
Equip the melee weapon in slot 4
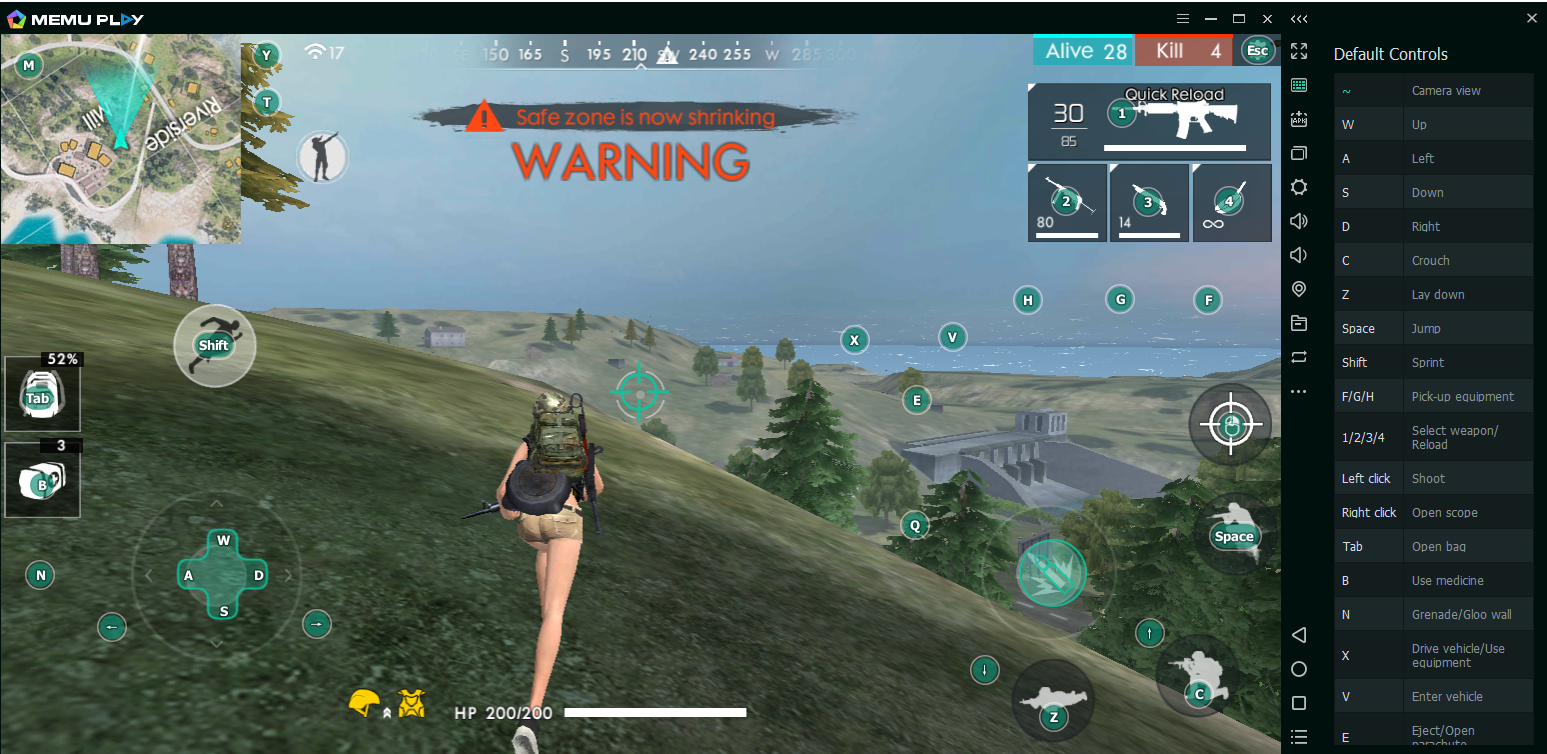click(x=1231, y=202)
